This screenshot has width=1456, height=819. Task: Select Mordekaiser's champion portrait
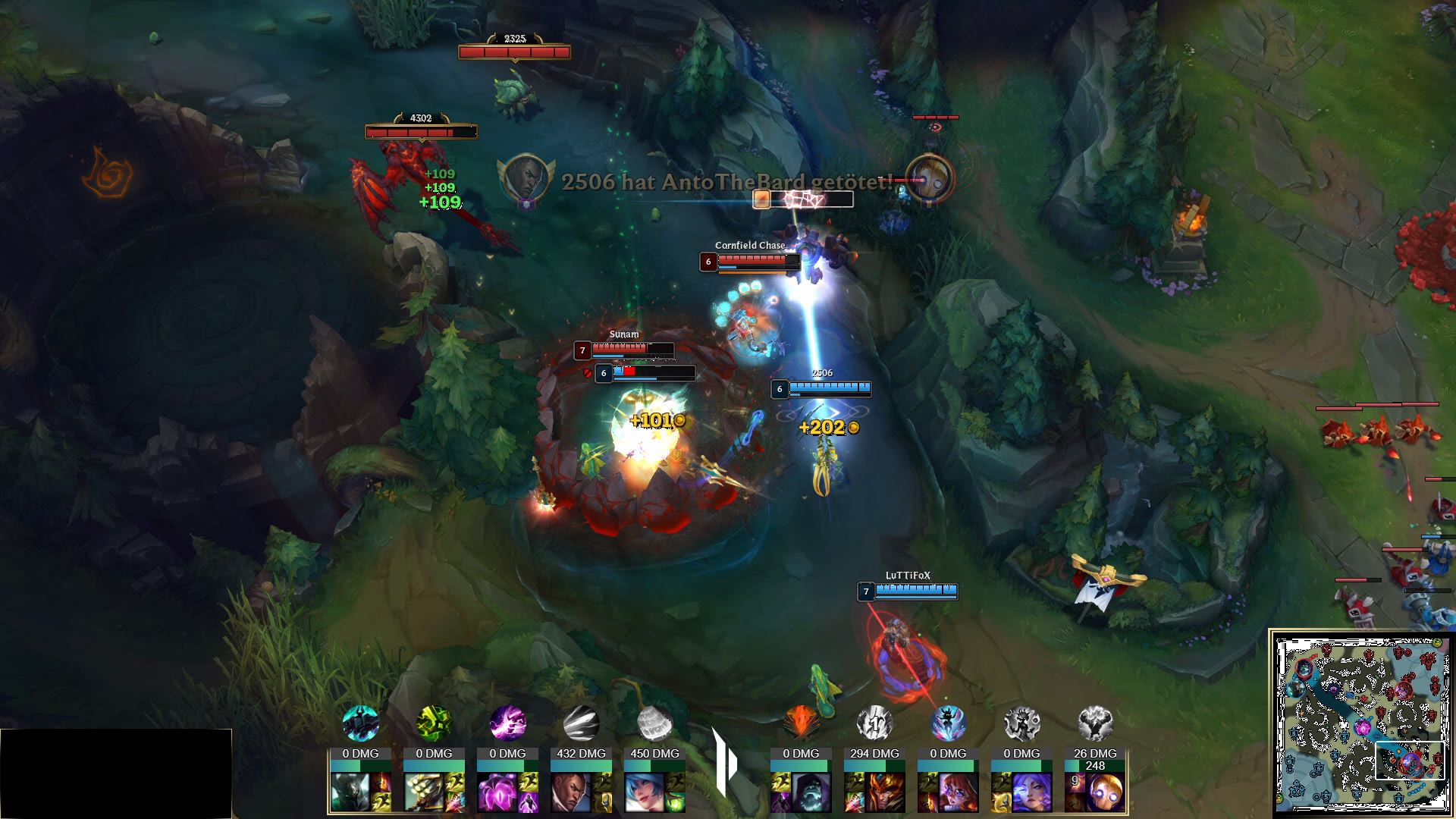pyautogui.click(x=350, y=792)
